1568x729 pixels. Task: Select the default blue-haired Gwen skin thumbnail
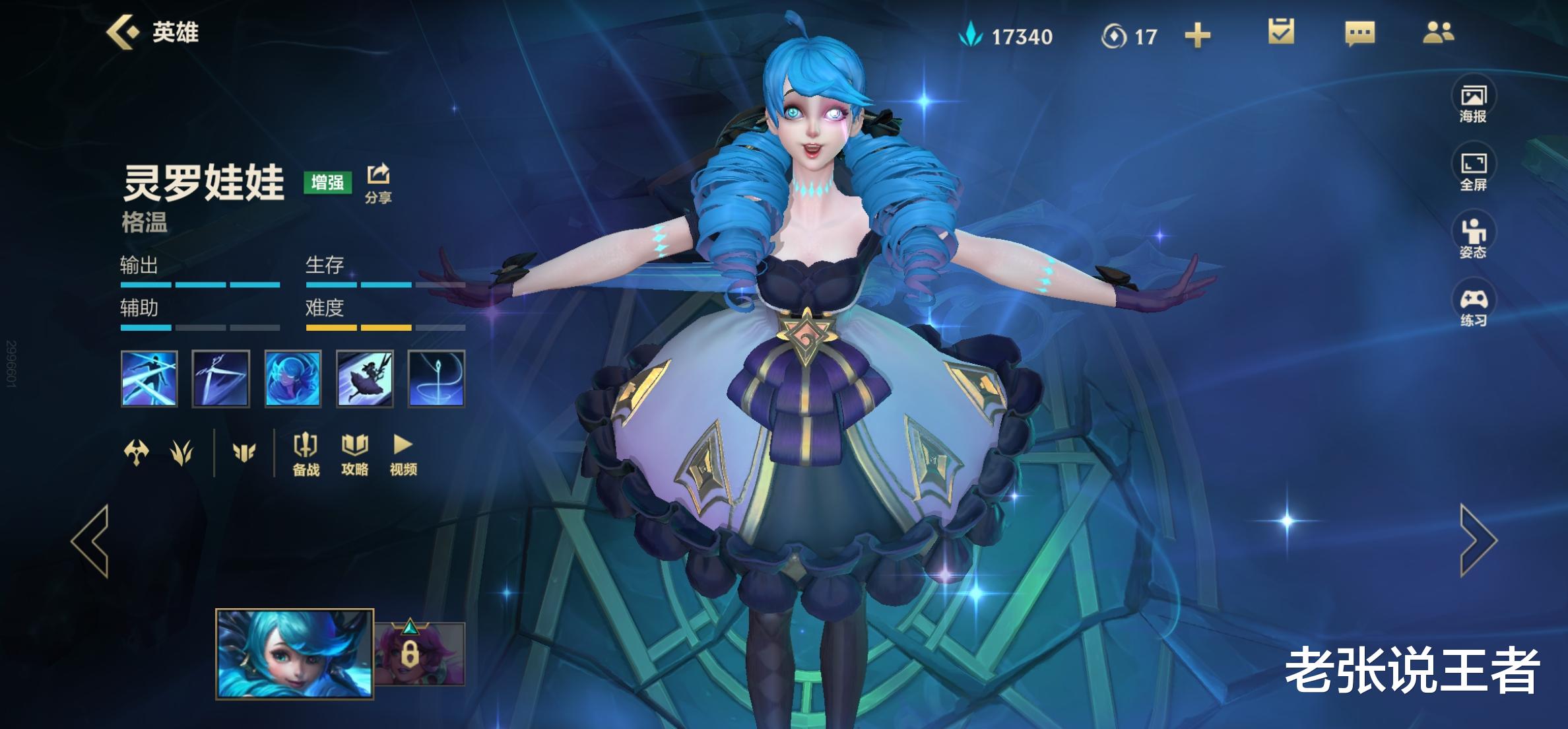coord(294,653)
